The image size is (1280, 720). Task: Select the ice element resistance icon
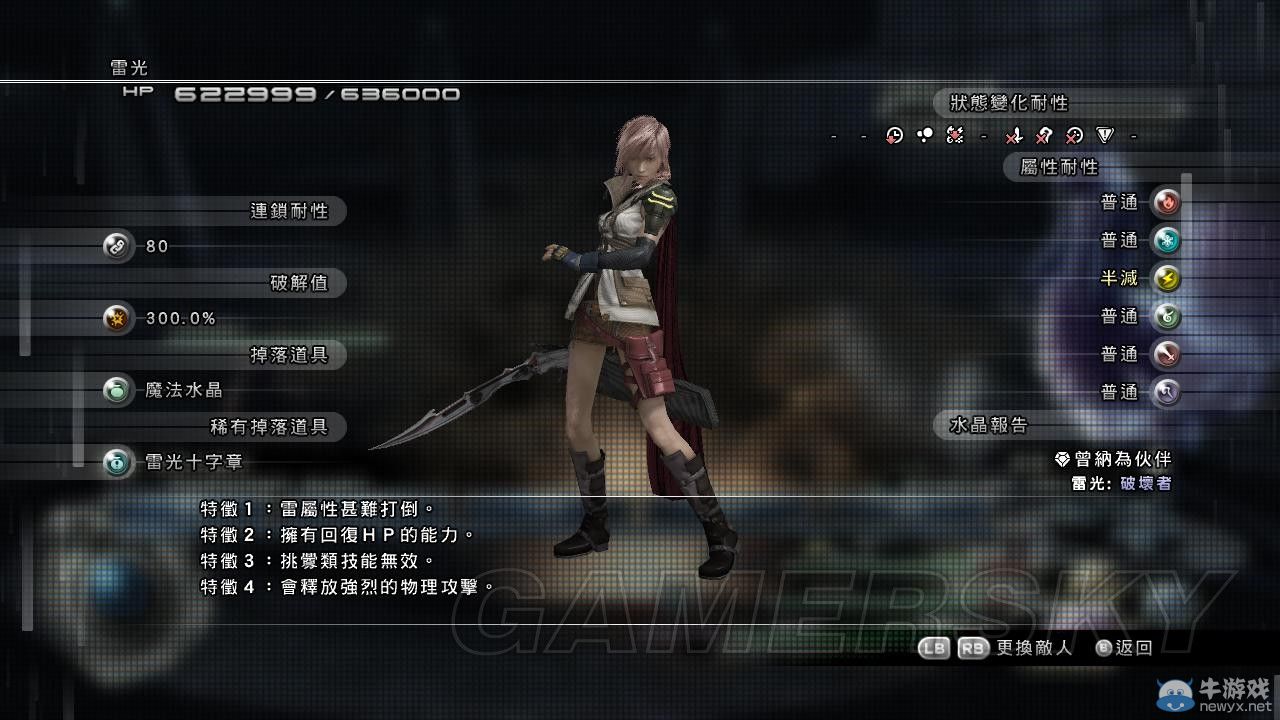(x=1165, y=241)
